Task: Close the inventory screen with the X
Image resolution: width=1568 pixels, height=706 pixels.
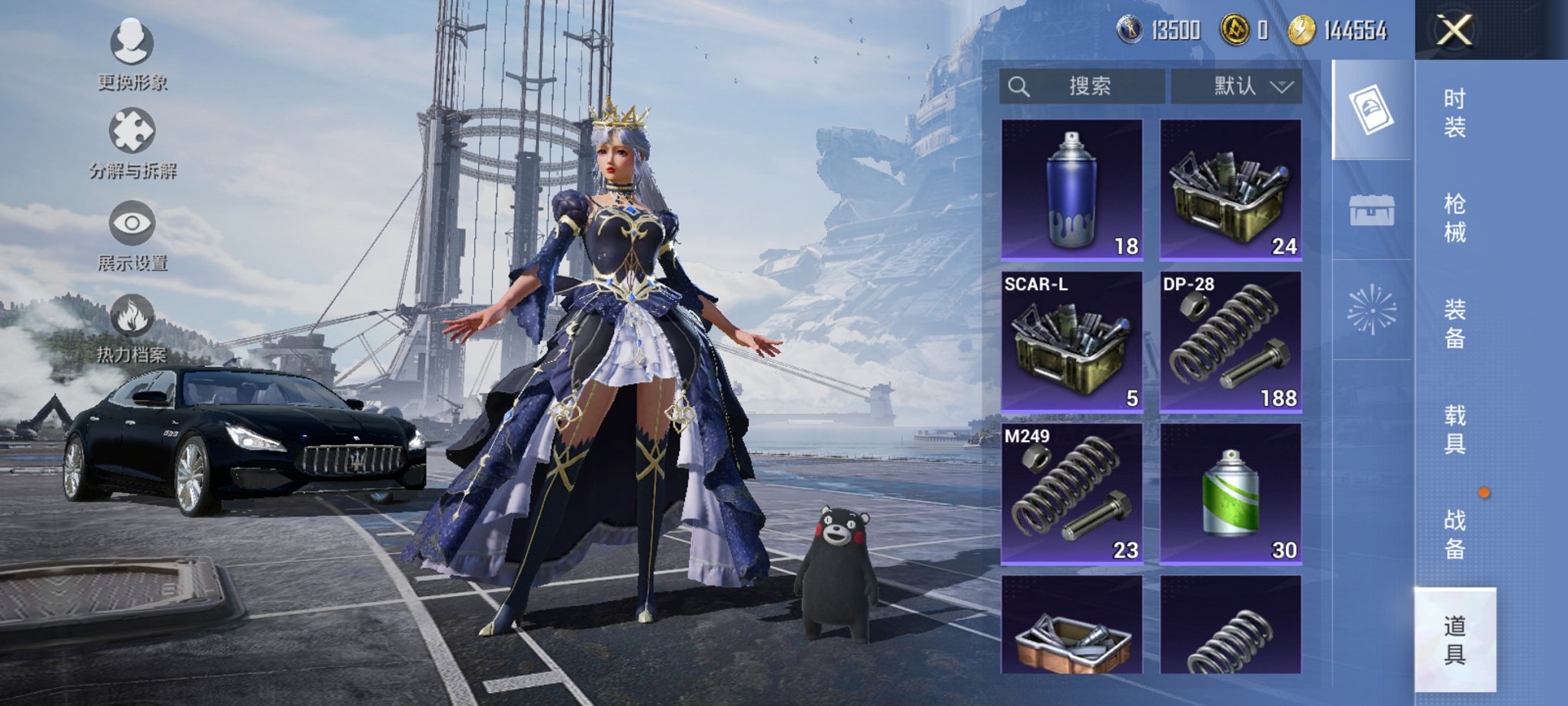Action: pos(1454,31)
